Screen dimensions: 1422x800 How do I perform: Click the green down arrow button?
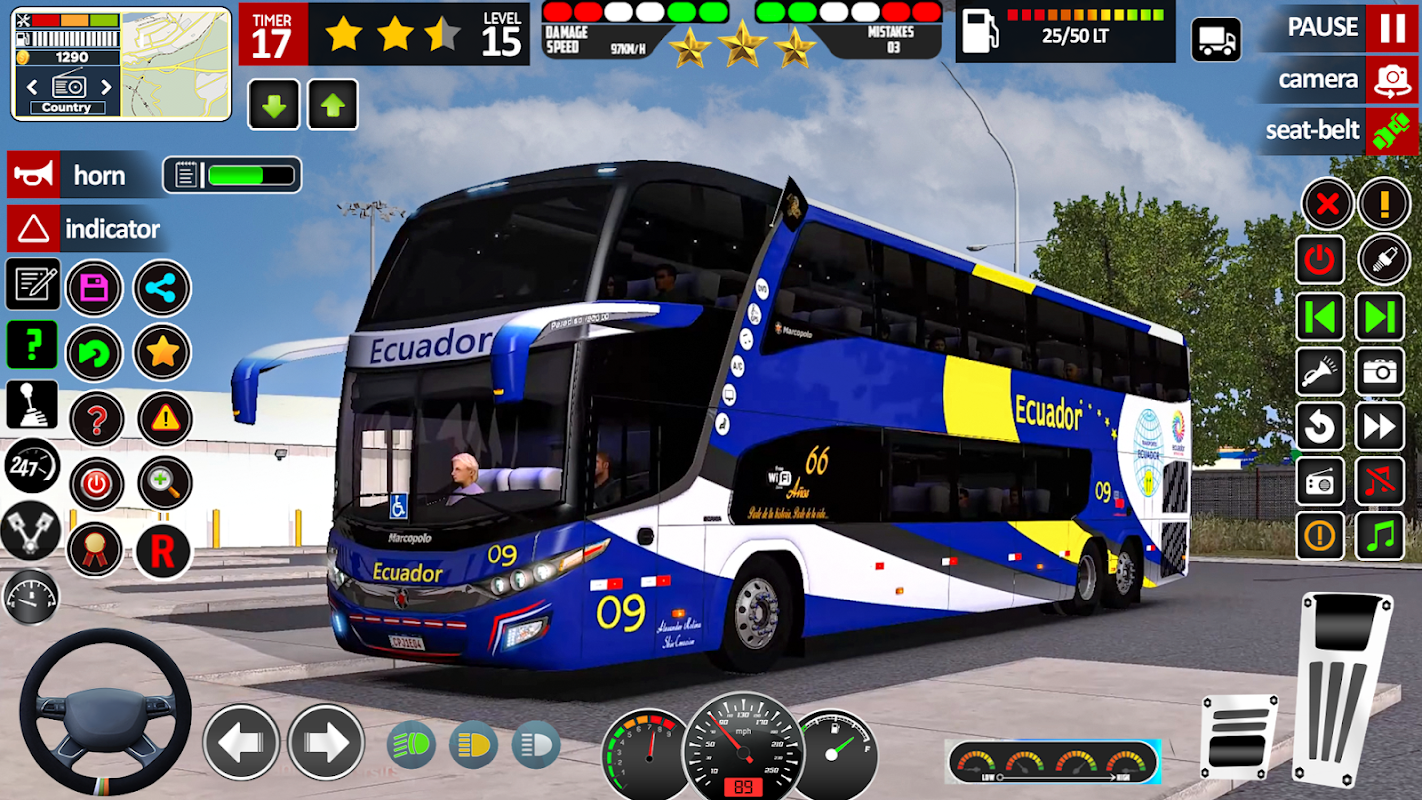[x=273, y=105]
